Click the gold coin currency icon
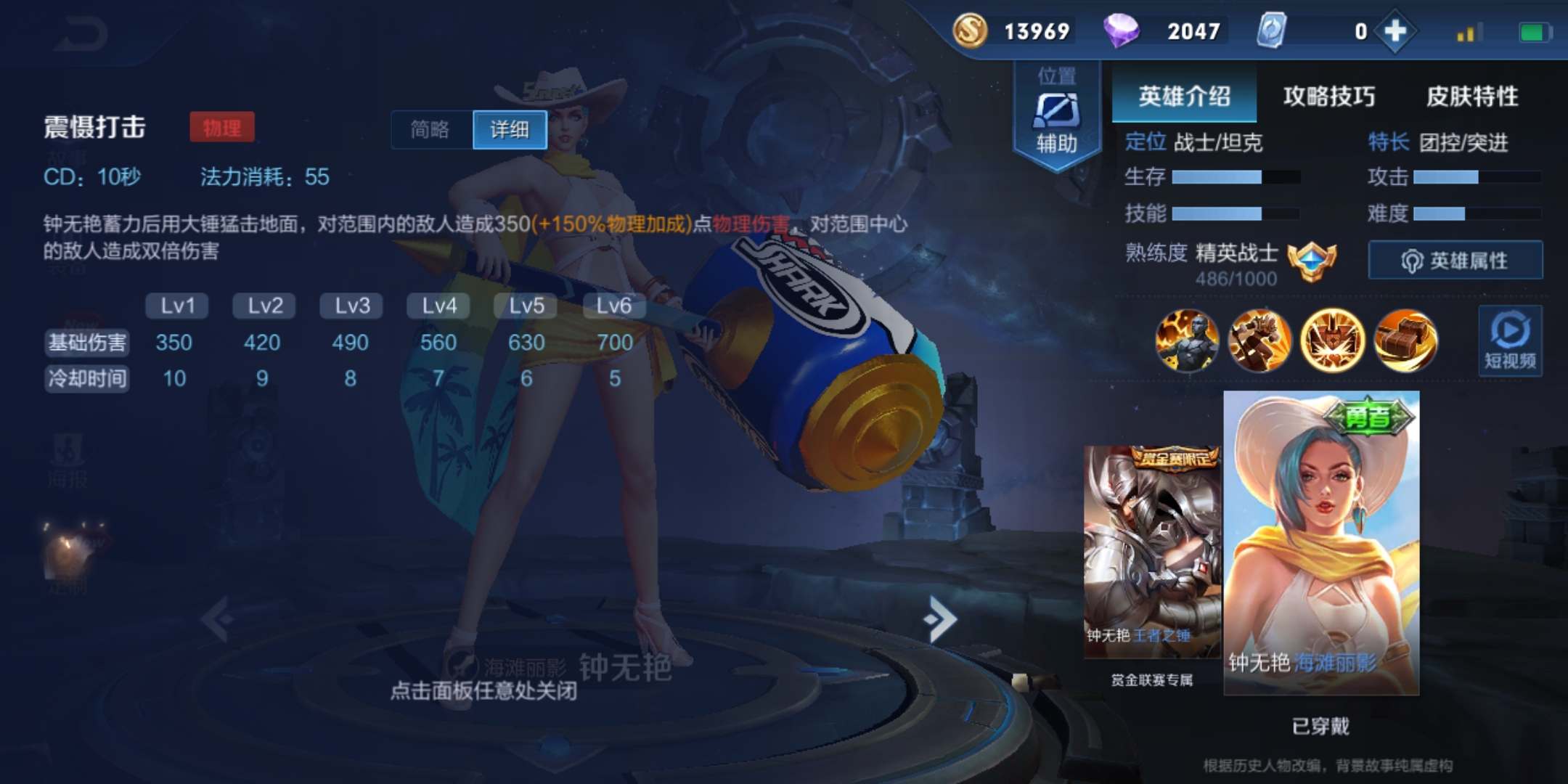 tap(970, 31)
